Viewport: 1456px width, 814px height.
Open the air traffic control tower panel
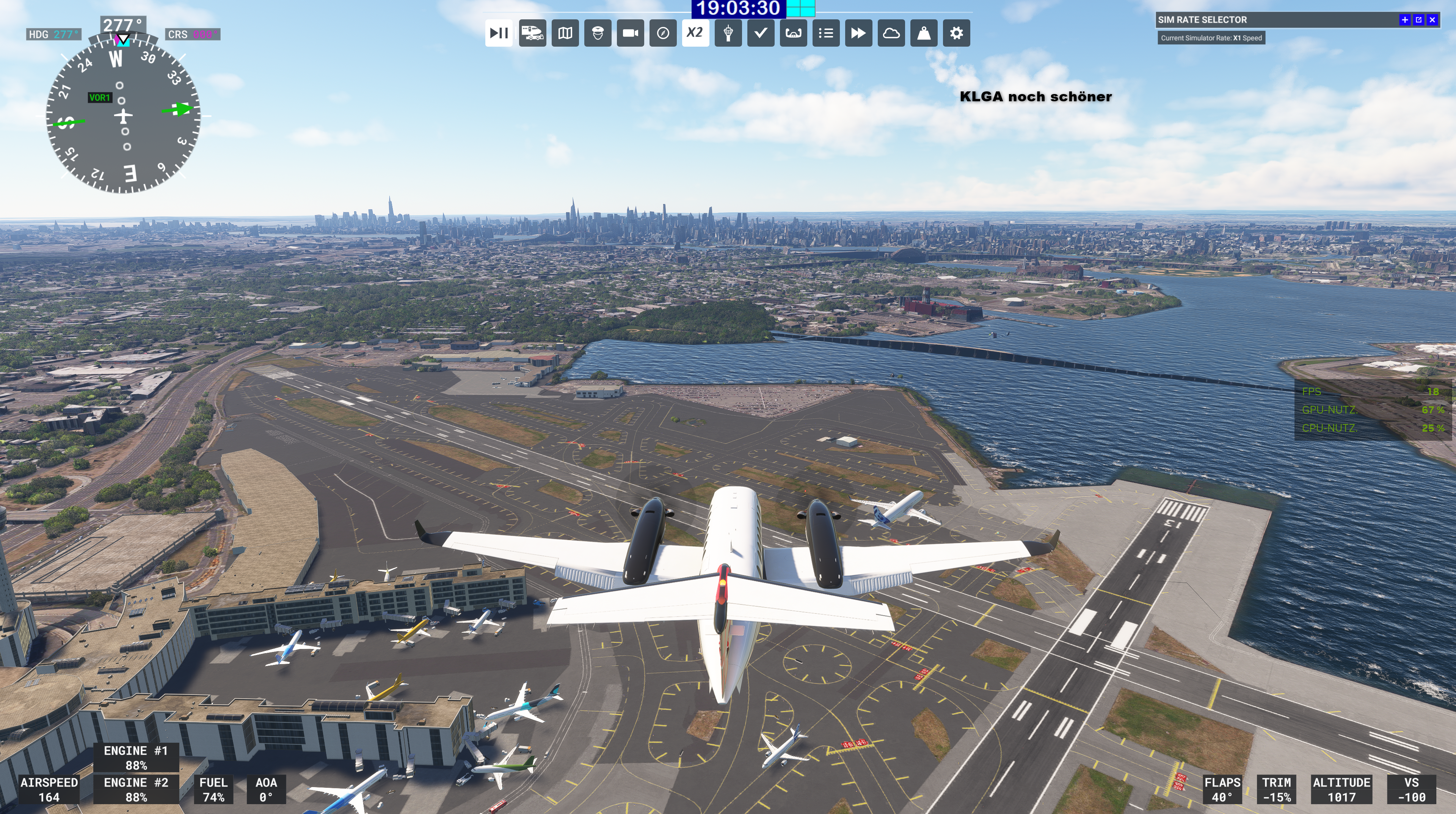tap(728, 33)
